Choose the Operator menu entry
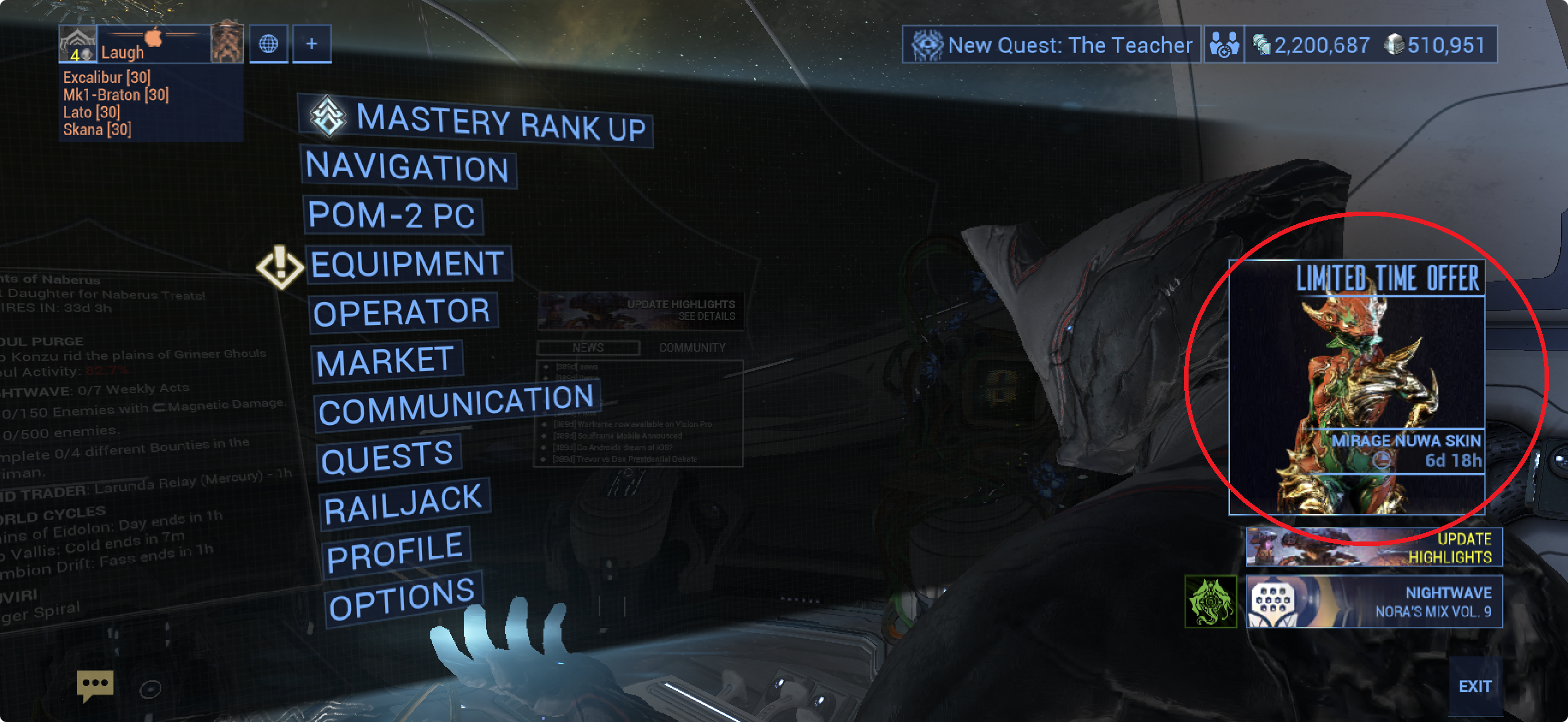 click(402, 312)
